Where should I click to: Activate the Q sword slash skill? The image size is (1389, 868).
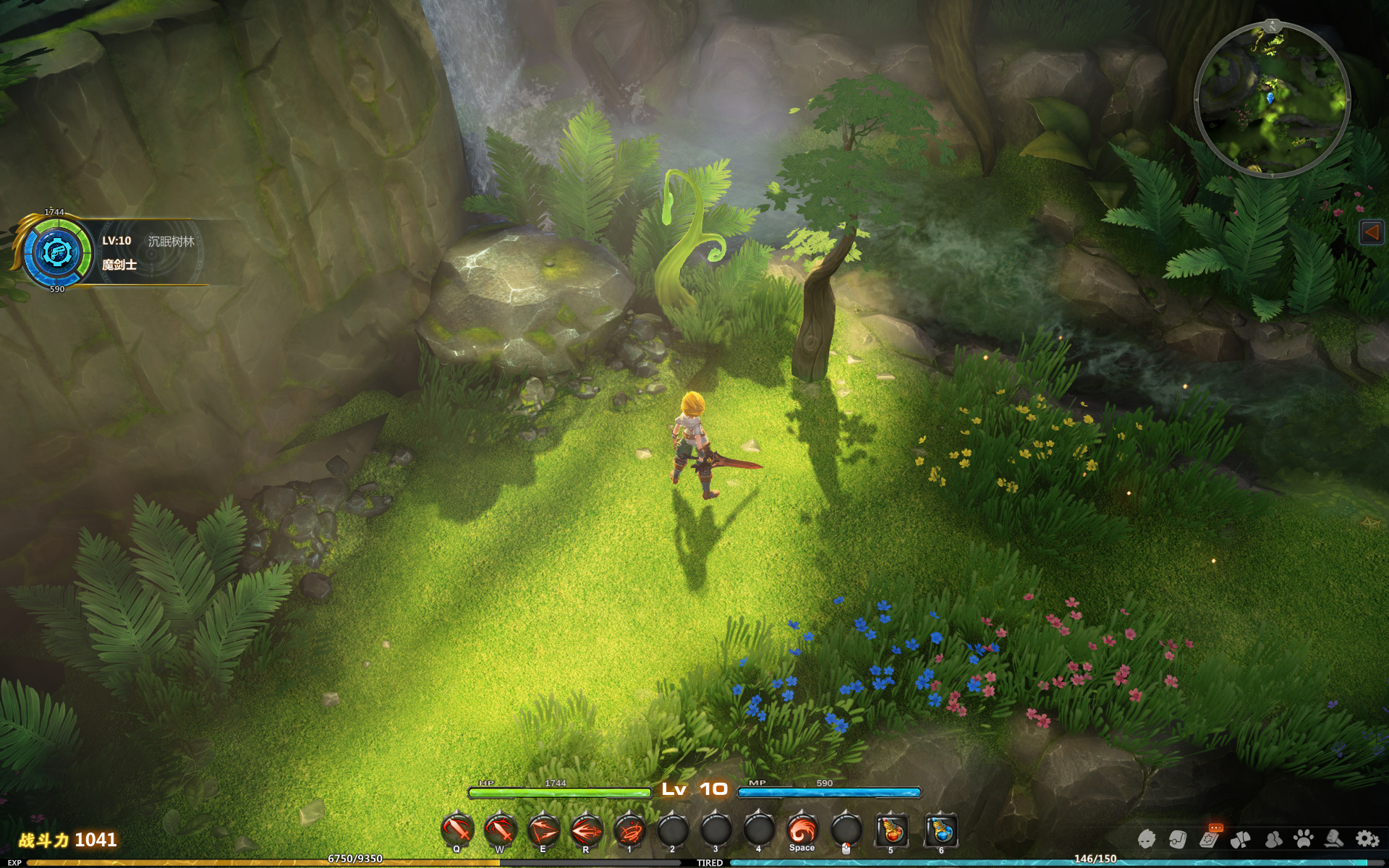(x=457, y=830)
